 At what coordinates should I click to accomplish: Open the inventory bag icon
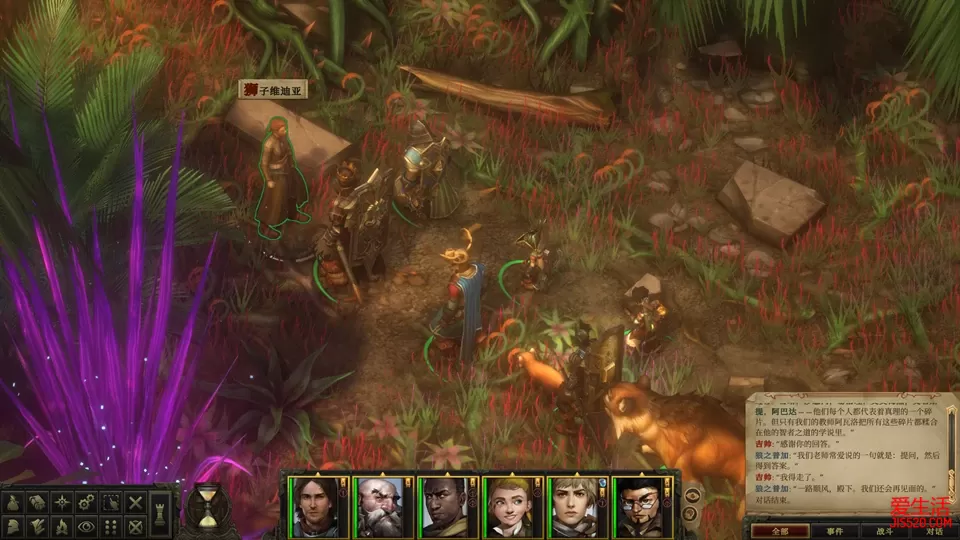click(x=14, y=503)
